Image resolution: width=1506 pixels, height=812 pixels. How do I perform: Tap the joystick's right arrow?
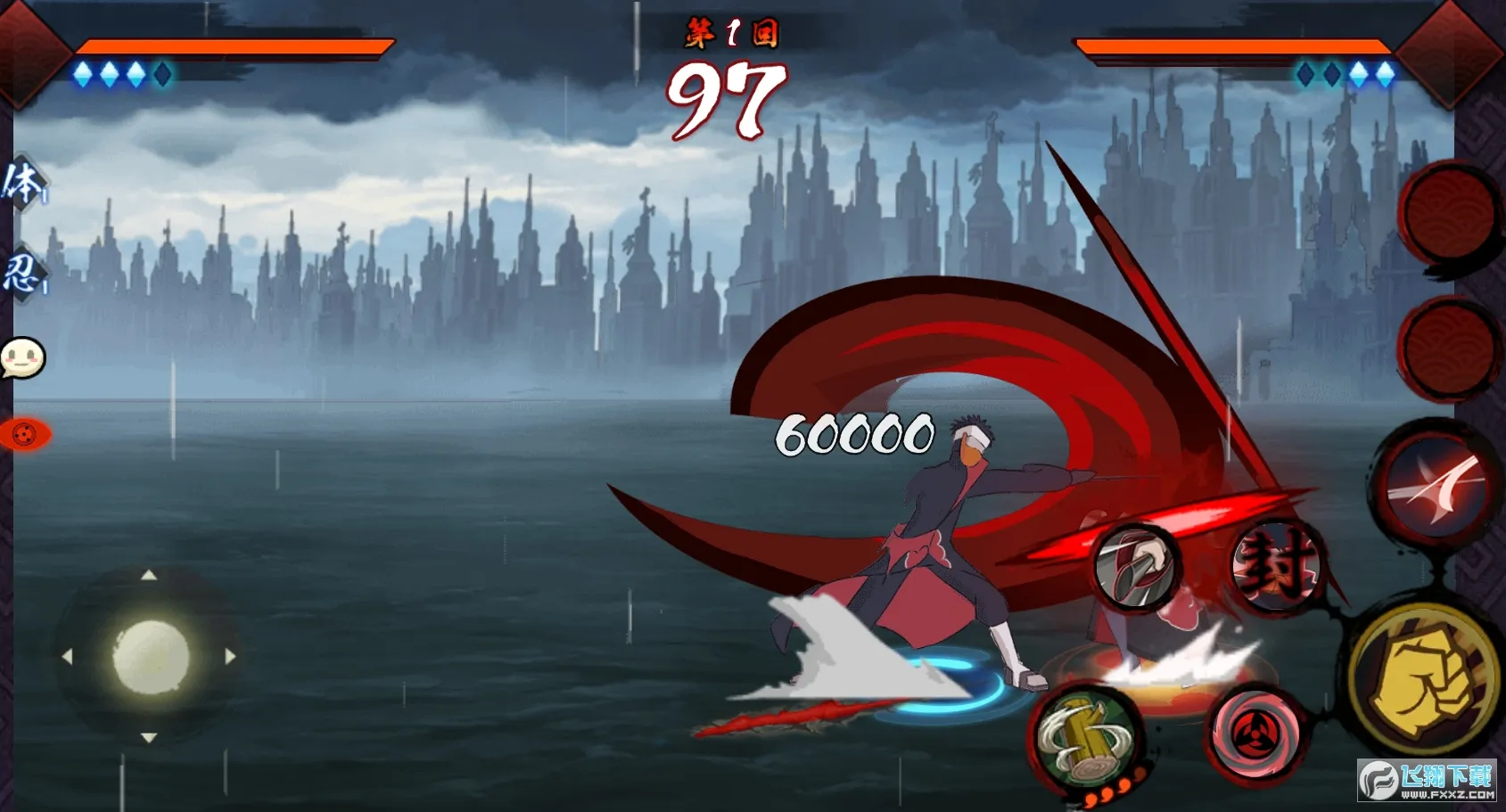[230, 657]
